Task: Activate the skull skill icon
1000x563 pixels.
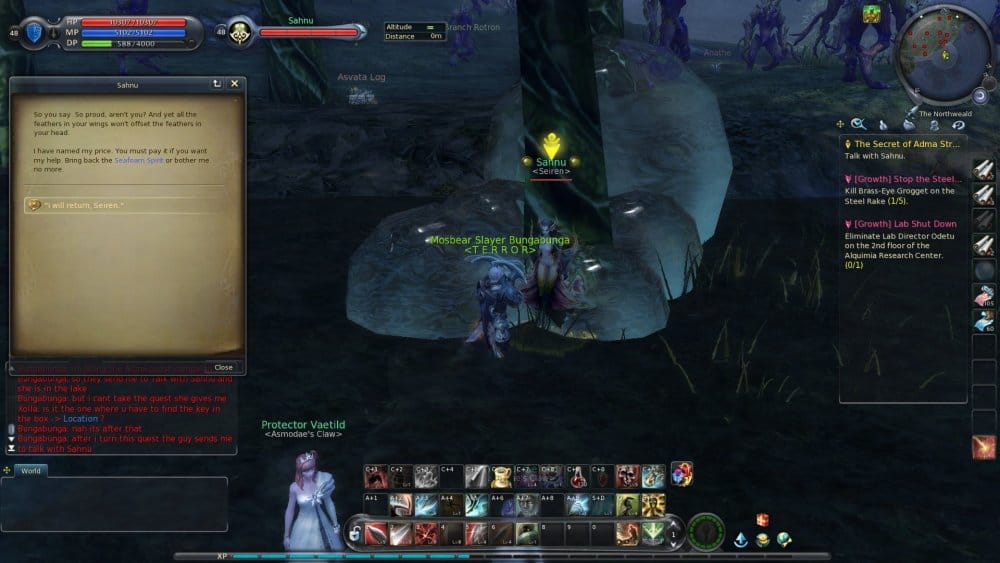Action: [x=627, y=477]
